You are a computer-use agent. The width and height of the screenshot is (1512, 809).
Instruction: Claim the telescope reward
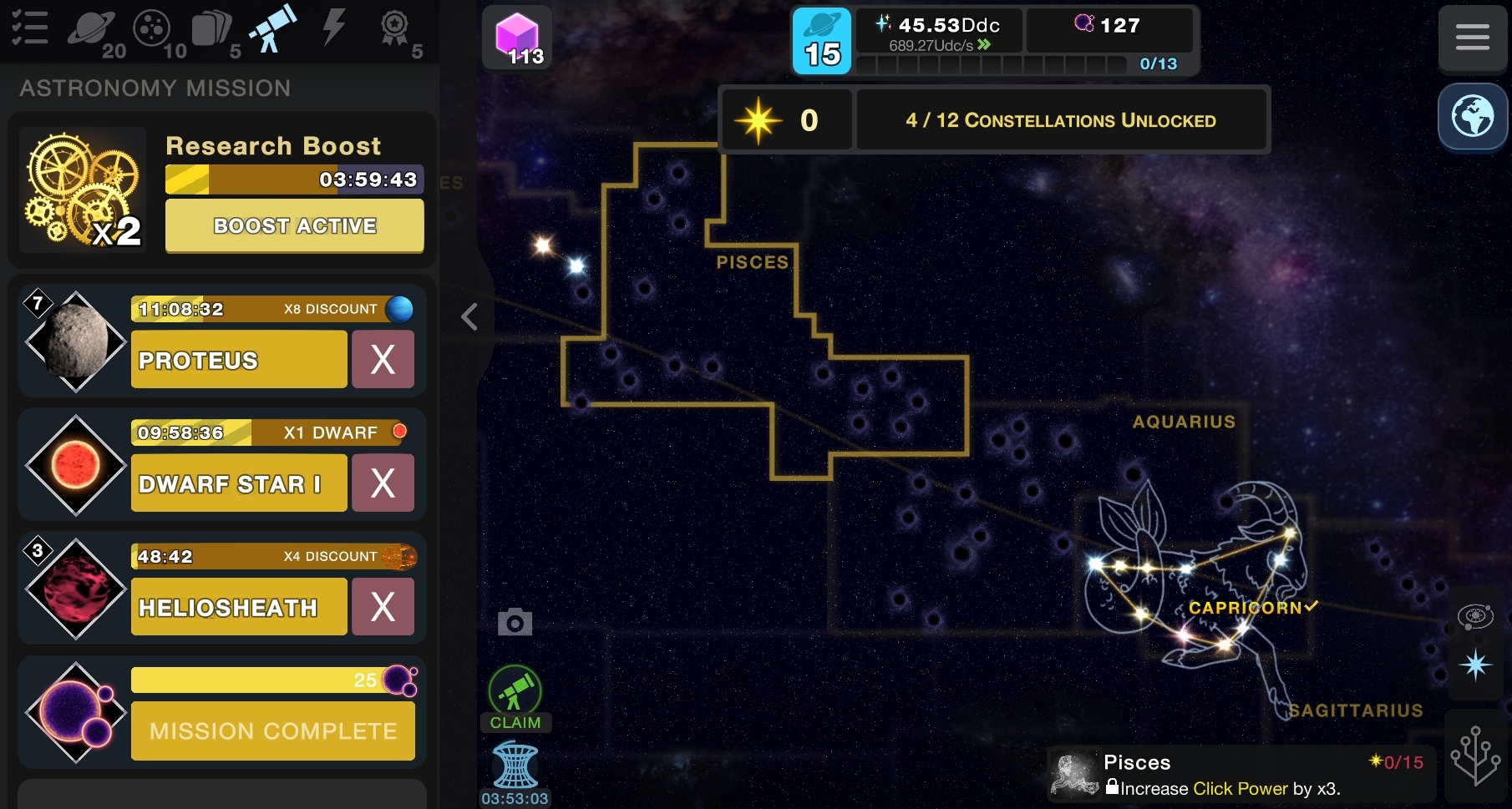[515, 698]
